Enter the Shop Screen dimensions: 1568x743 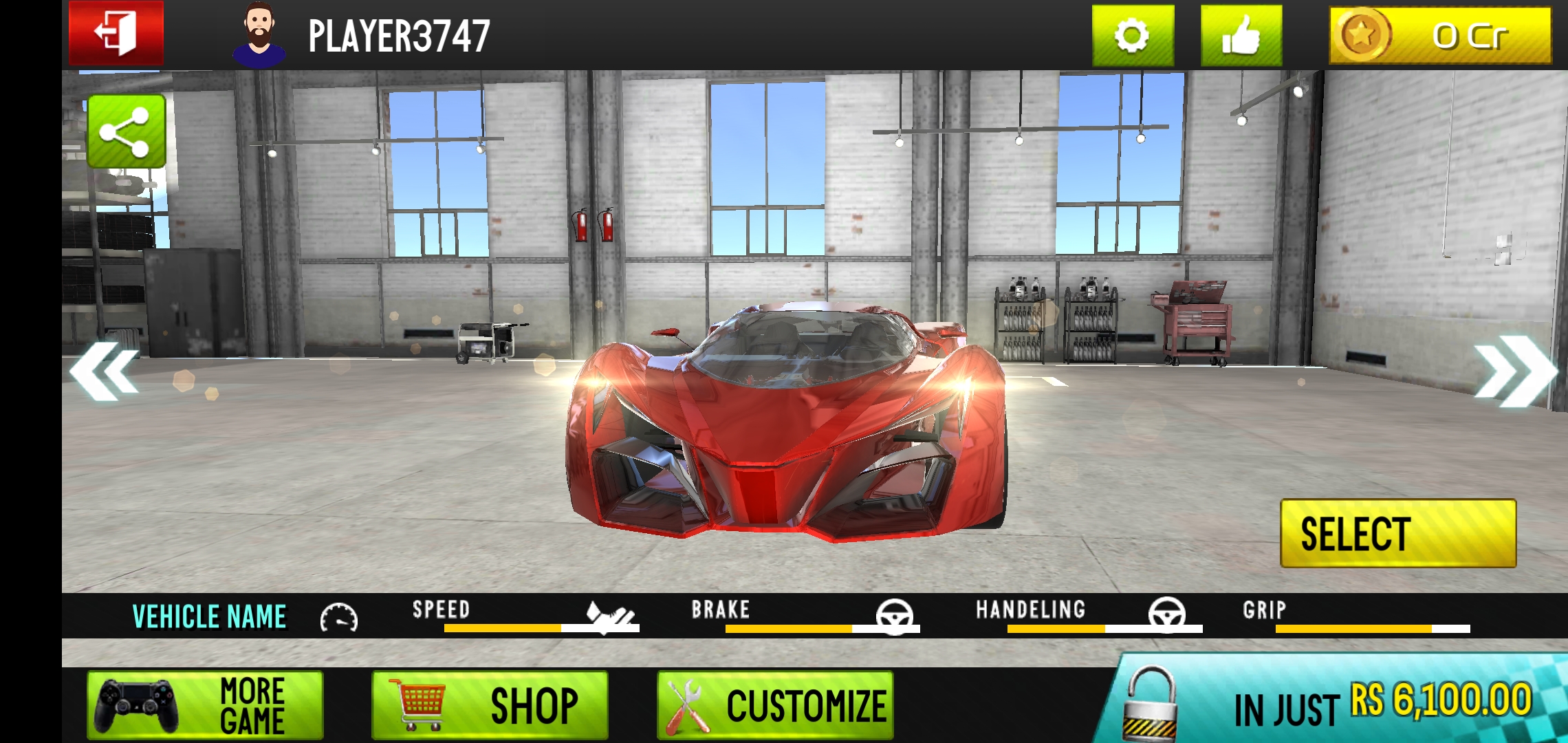490,705
